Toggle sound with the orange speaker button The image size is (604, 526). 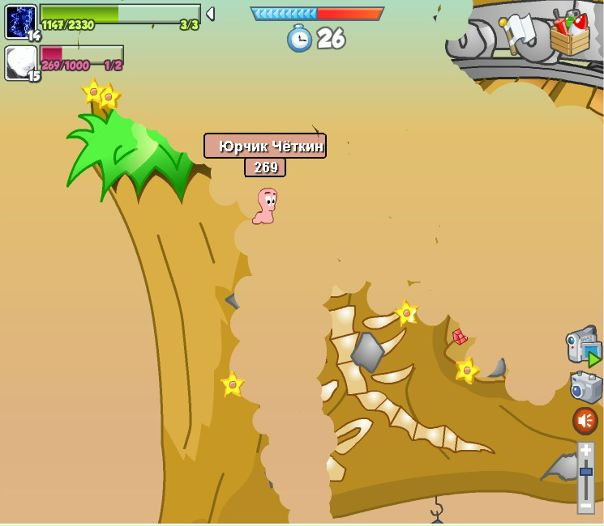pos(585,421)
